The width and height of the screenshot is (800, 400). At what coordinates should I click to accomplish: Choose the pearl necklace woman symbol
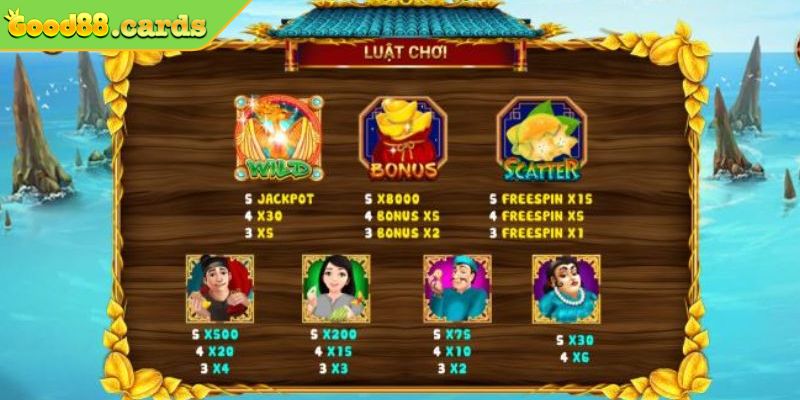[566, 289]
